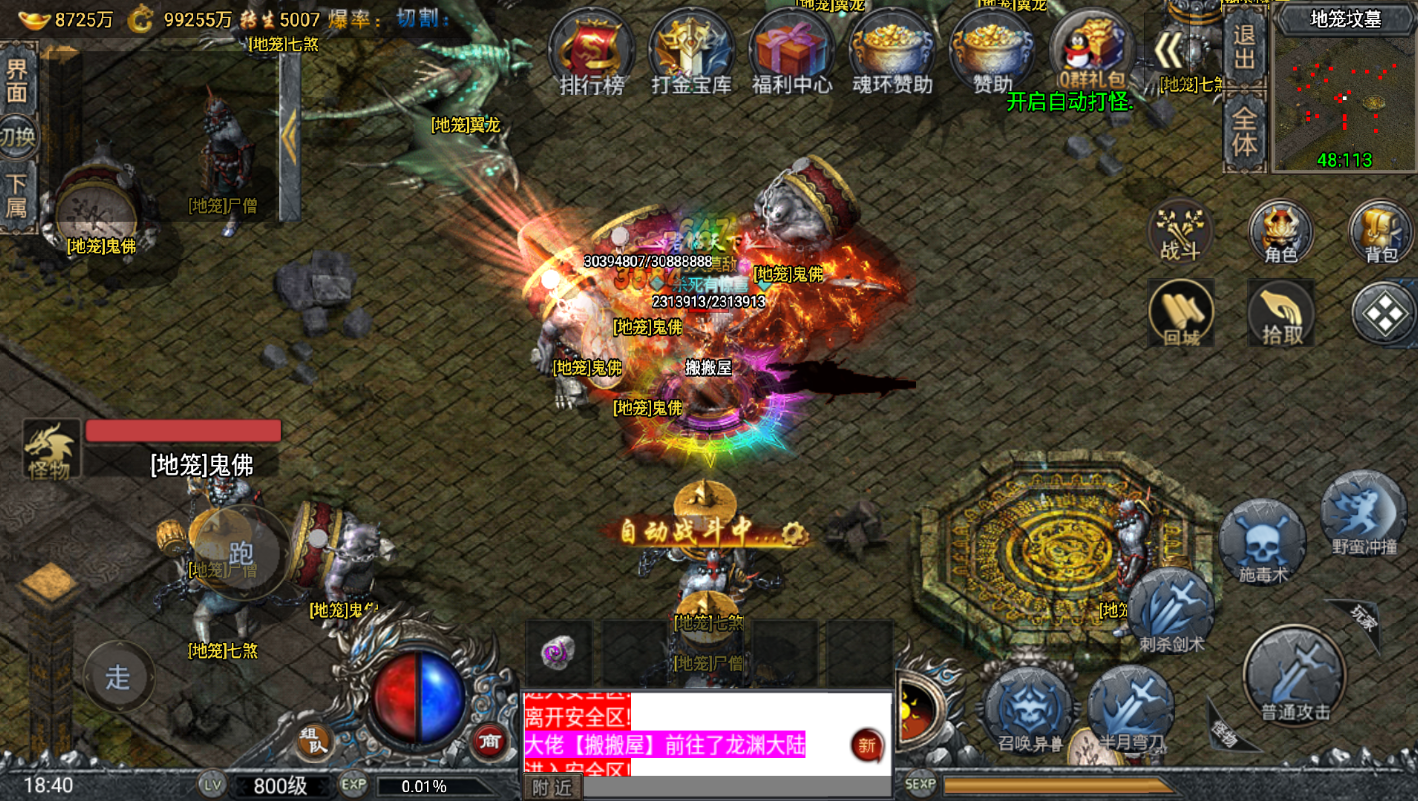Open the 排行榜 ranking menu
This screenshot has height=801, width=1418.
click(592, 53)
